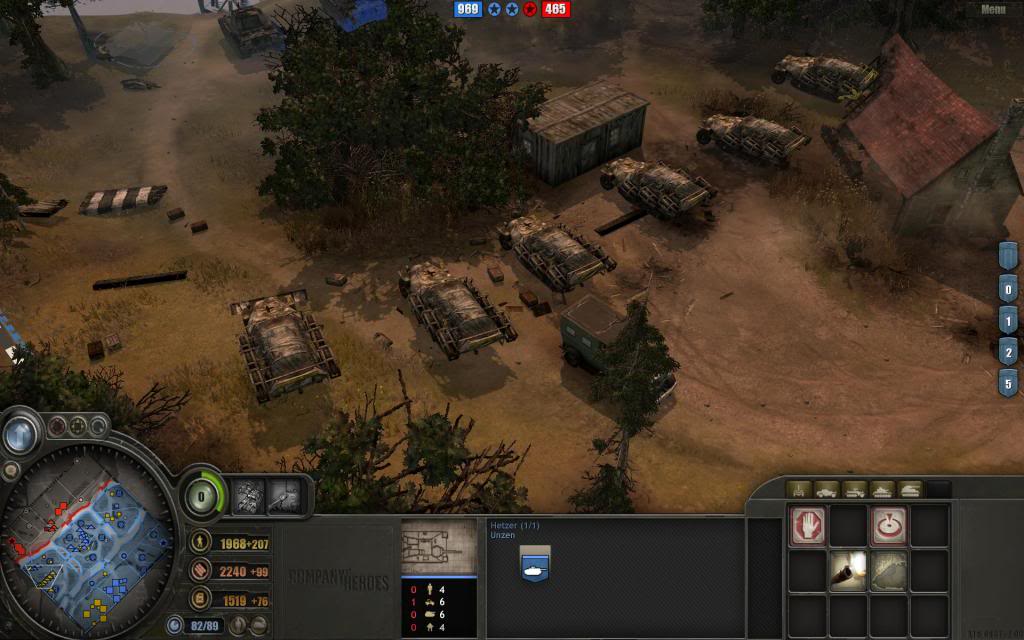Click the tactical minimap
The width and height of the screenshot is (1024, 640).
(x=88, y=543)
